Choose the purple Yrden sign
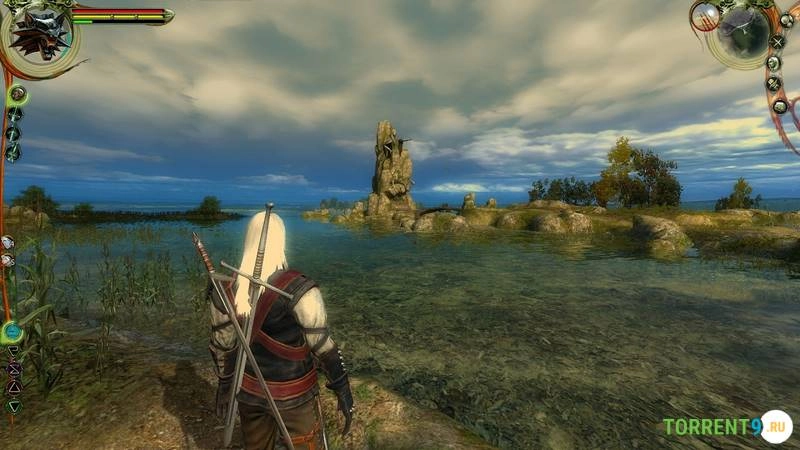The height and width of the screenshot is (450, 800). click(14, 370)
